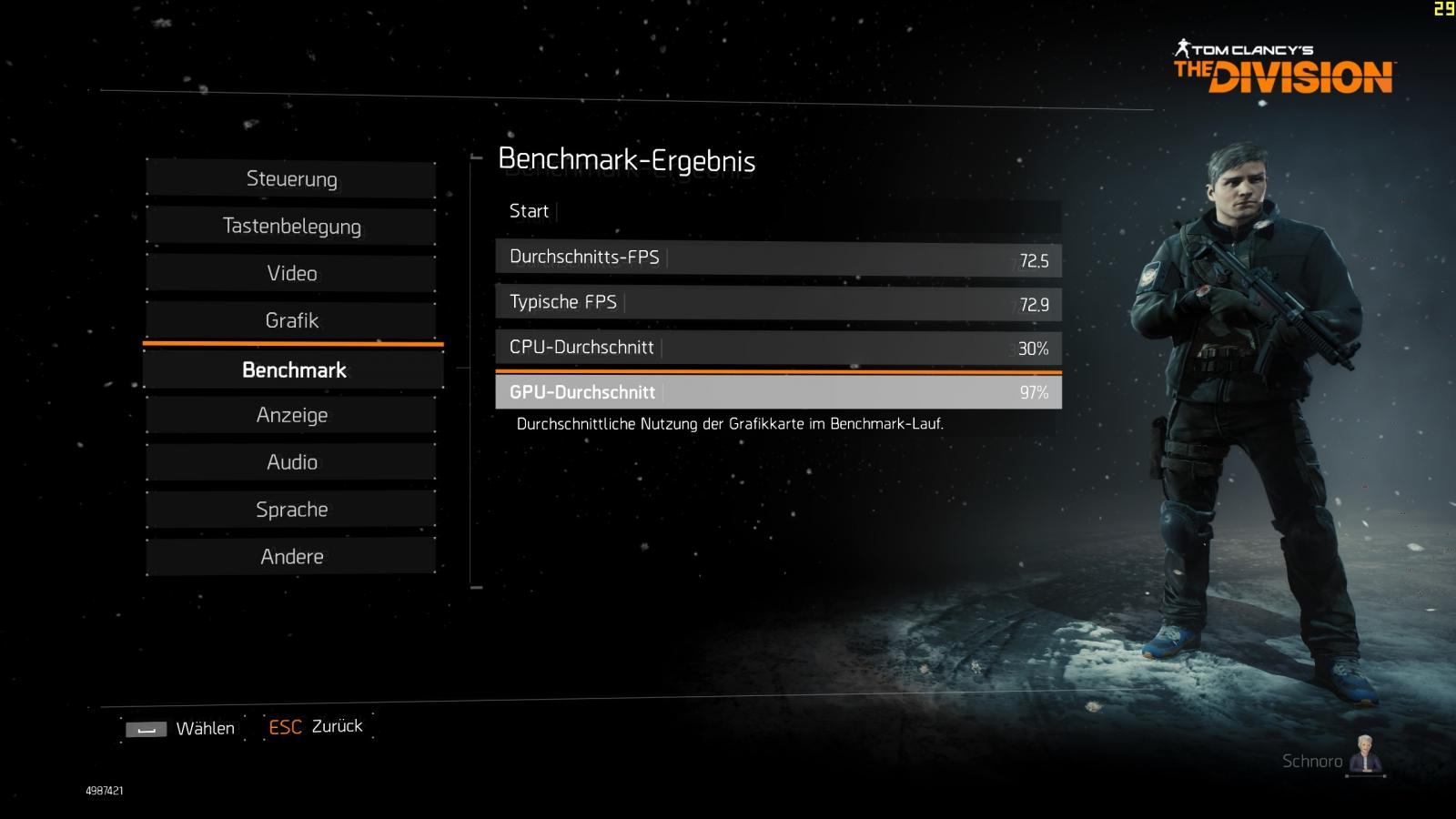The image size is (1456, 819).
Task: Open the Grafik settings
Action: (x=291, y=320)
